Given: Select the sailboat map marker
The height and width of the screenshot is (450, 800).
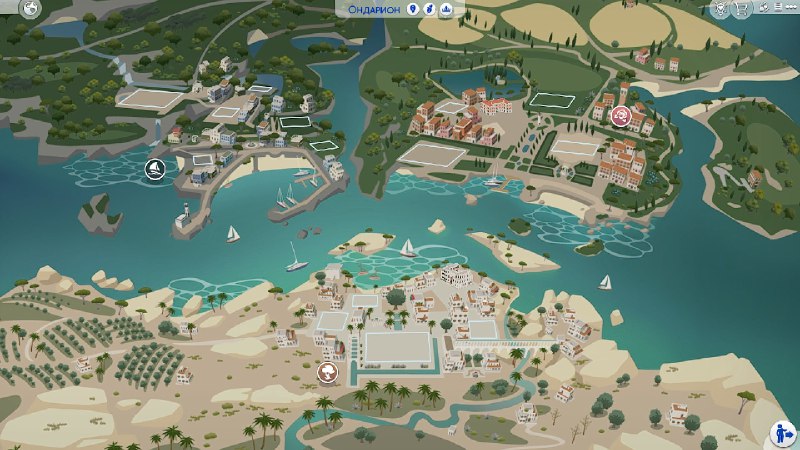Looking at the screenshot, I should pyautogui.click(x=155, y=169).
